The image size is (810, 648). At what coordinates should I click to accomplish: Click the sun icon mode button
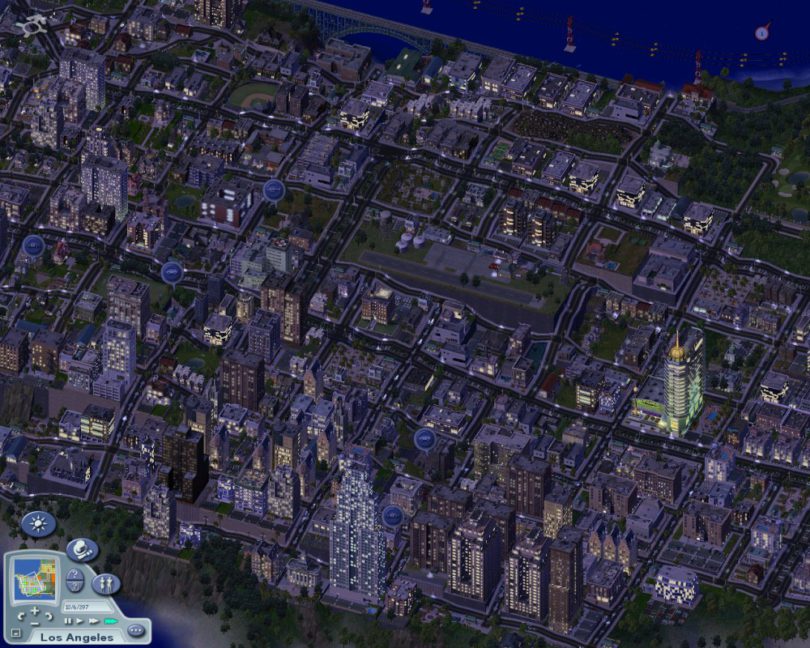point(38,523)
